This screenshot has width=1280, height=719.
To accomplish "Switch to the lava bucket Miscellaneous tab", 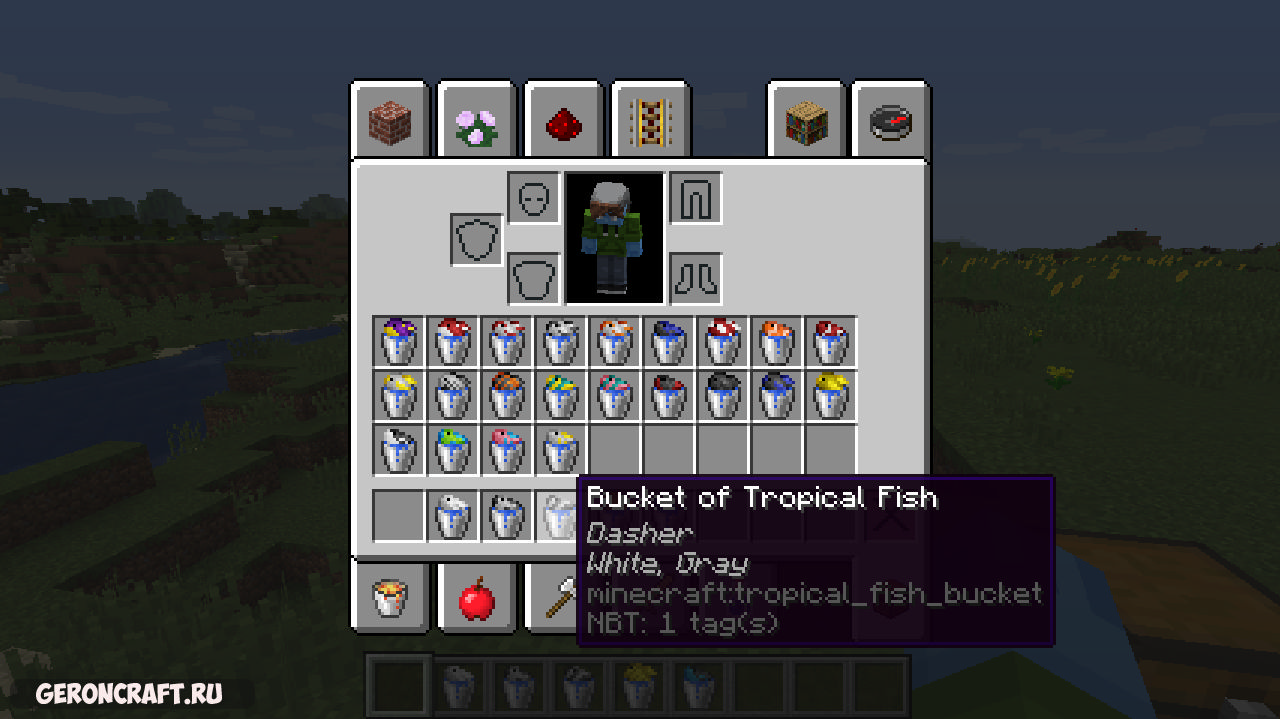I will tap(389, 597).
